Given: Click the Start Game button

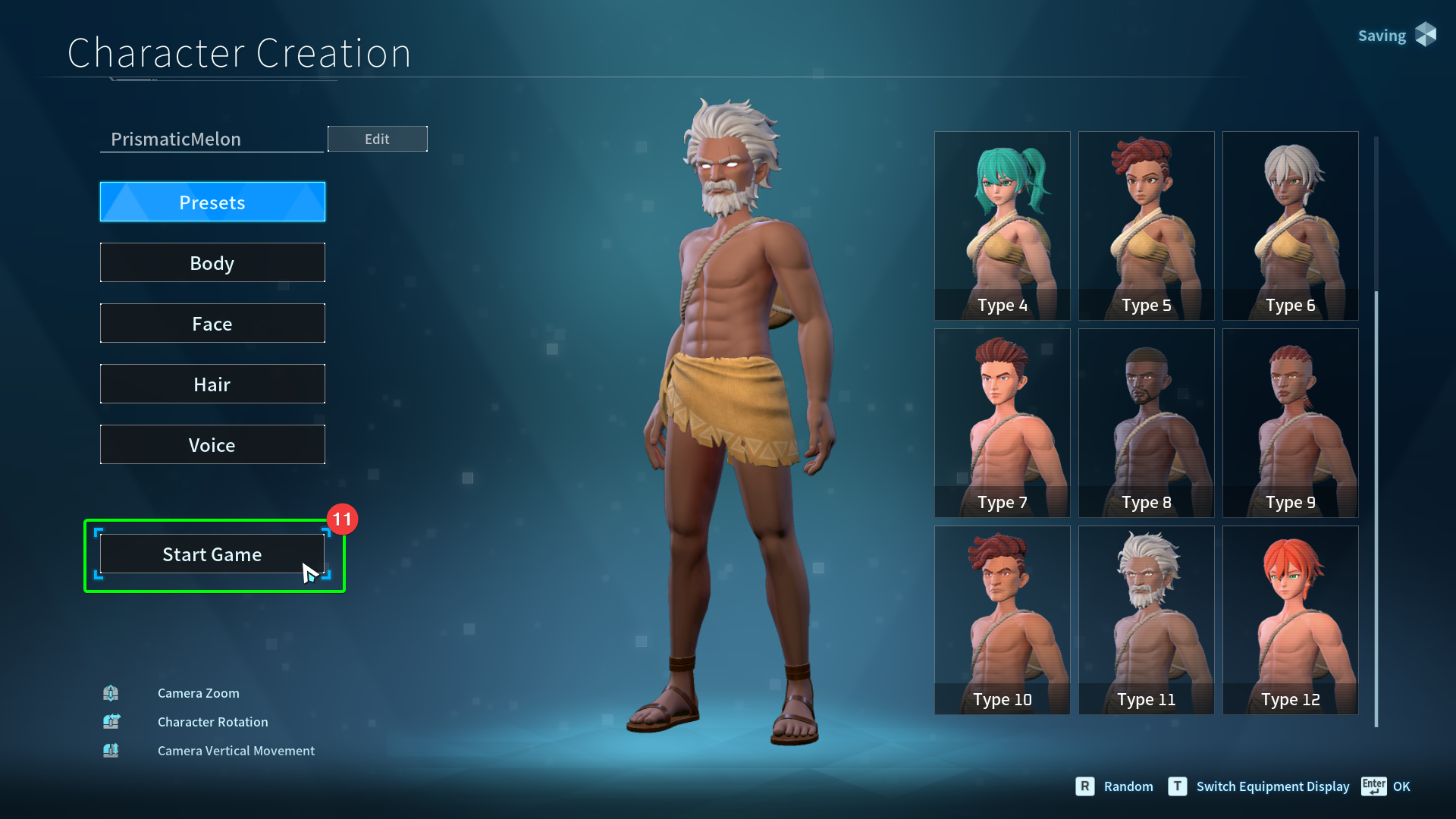Looking at the screenshot, I should (x=212, y=554).
